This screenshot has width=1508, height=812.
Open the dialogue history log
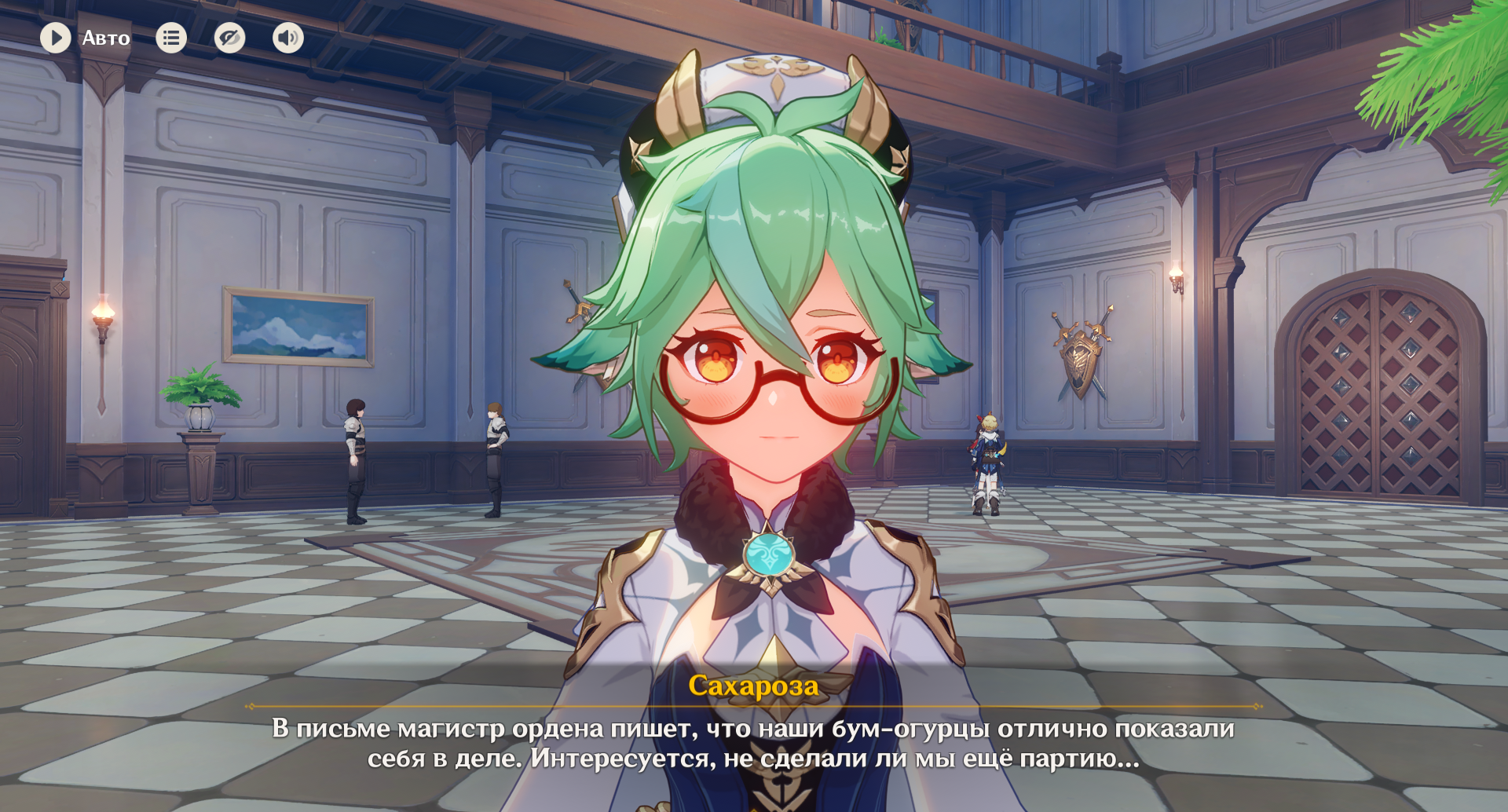(171, 38)
